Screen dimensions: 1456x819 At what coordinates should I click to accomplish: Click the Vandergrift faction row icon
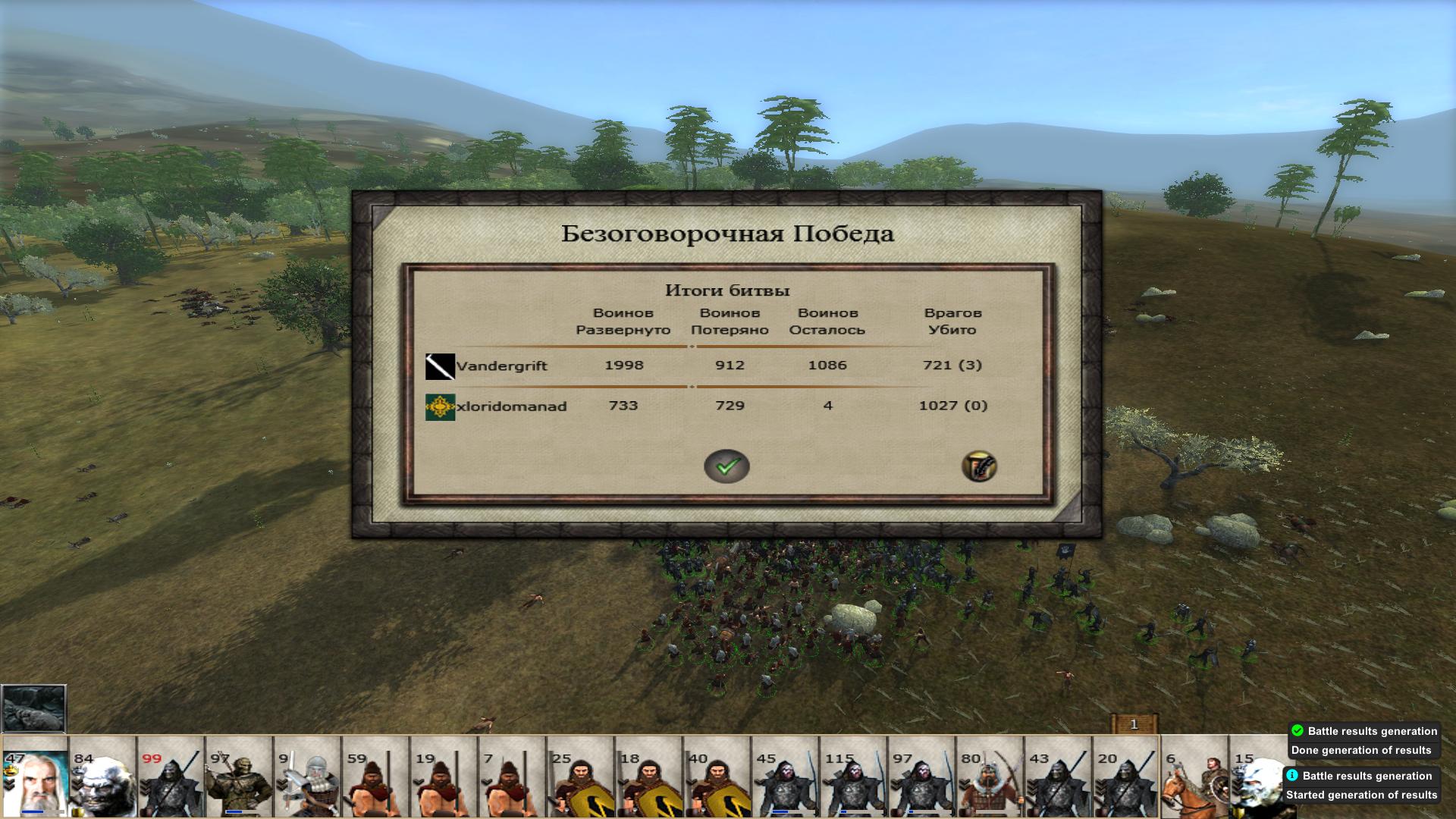click(440, 366)
